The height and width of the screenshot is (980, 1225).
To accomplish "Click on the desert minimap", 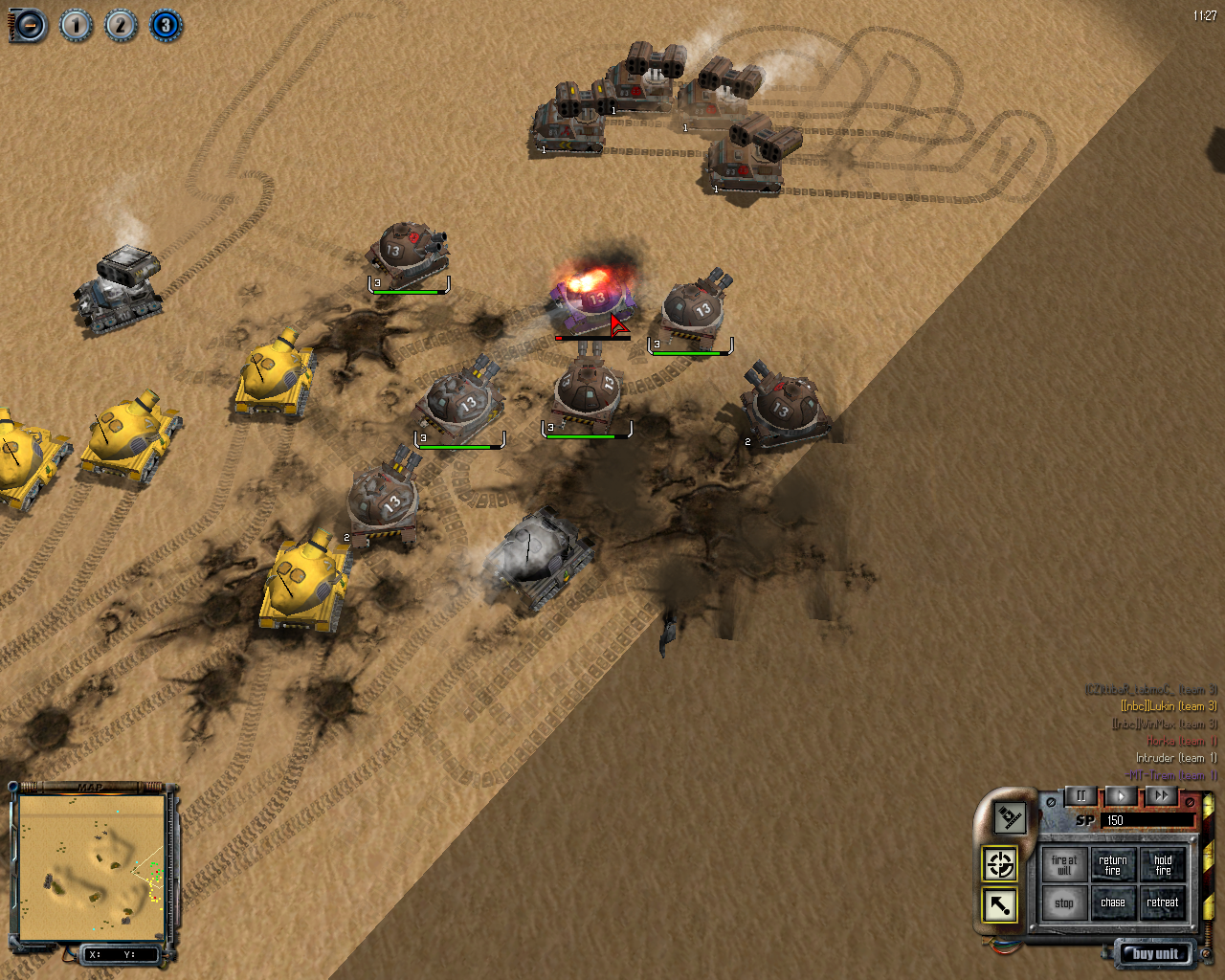I will (x=92, y=866).
